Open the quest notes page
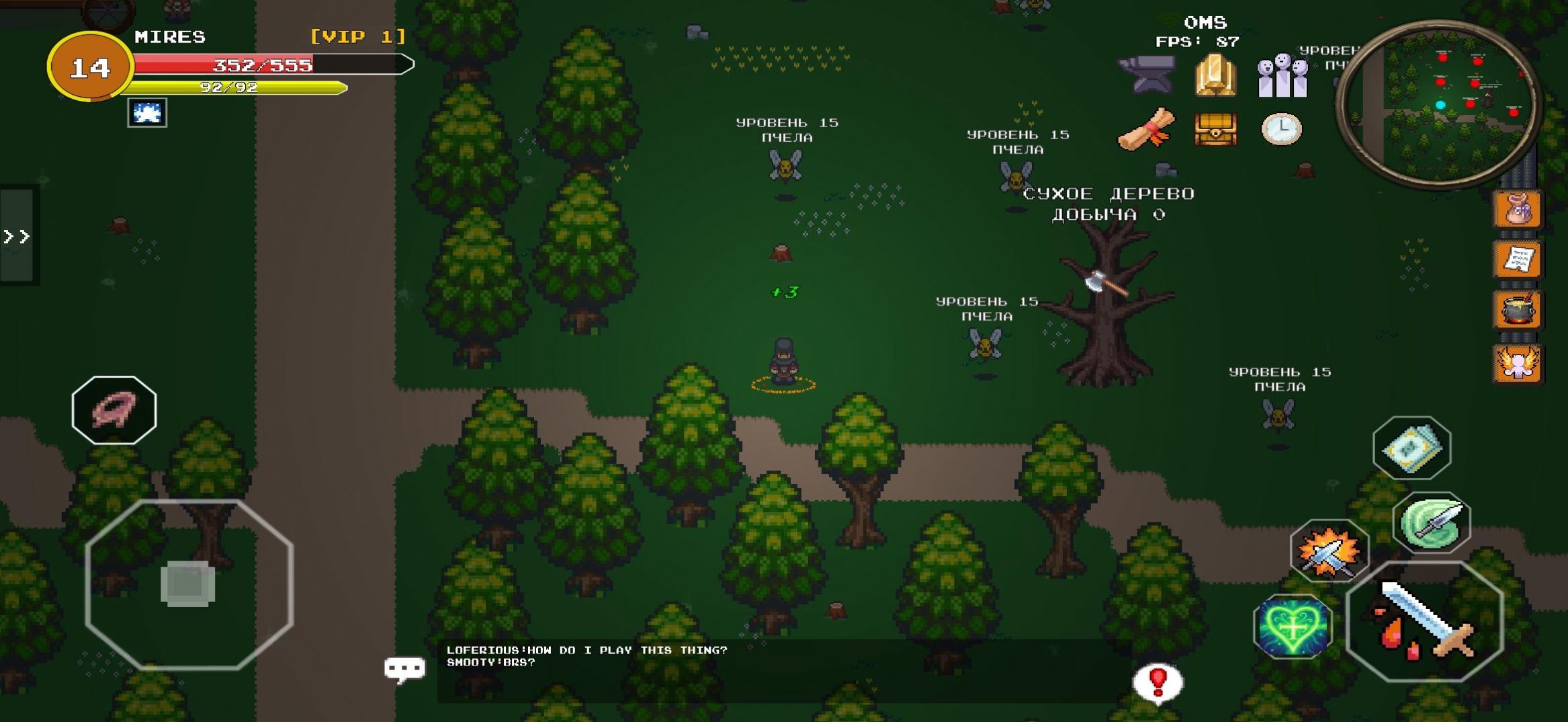The height and width of the screenshot is (722, 1568). [x=1518, y=259]
